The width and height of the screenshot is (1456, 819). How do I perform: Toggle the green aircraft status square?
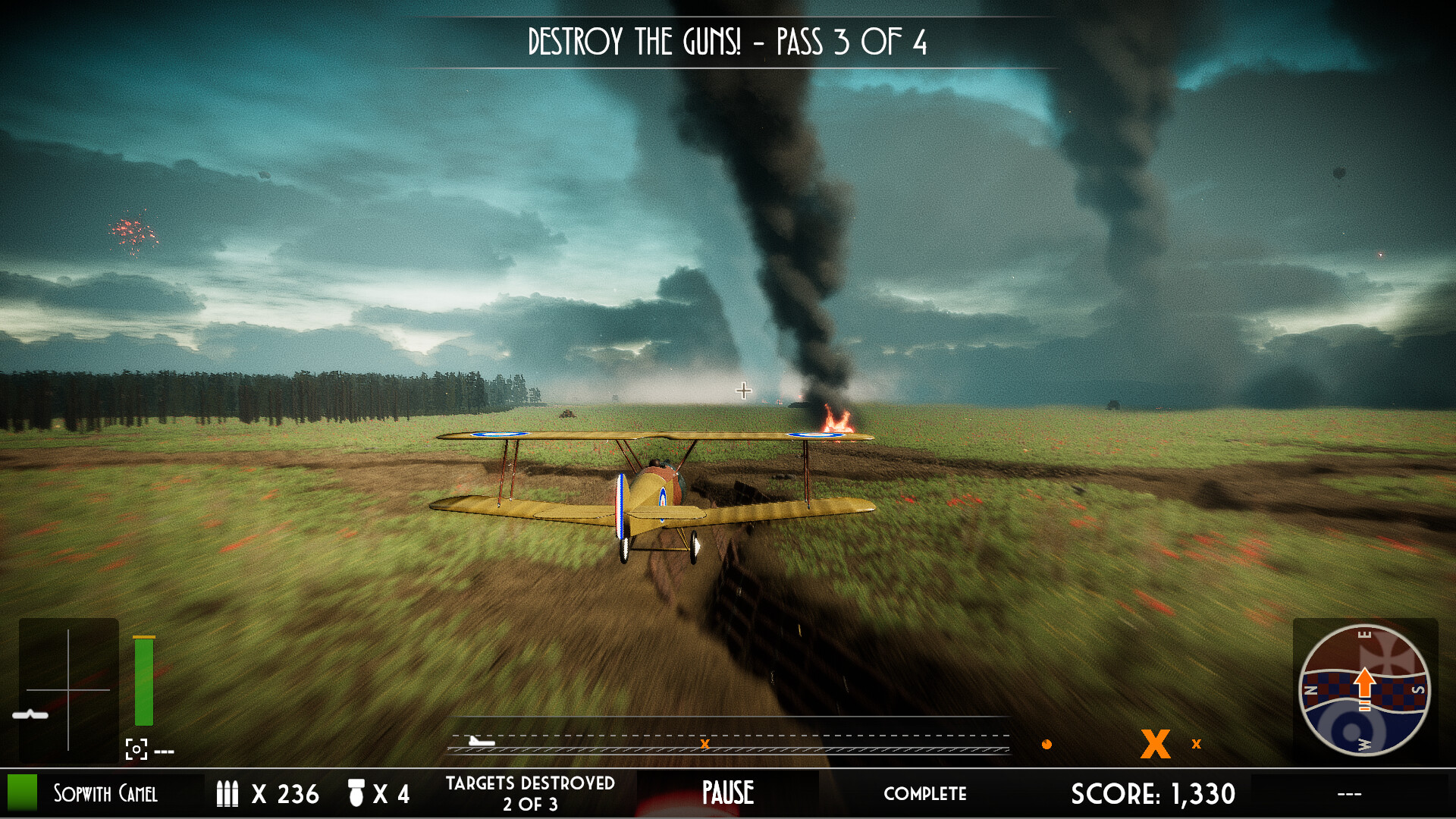pos(23,794)
